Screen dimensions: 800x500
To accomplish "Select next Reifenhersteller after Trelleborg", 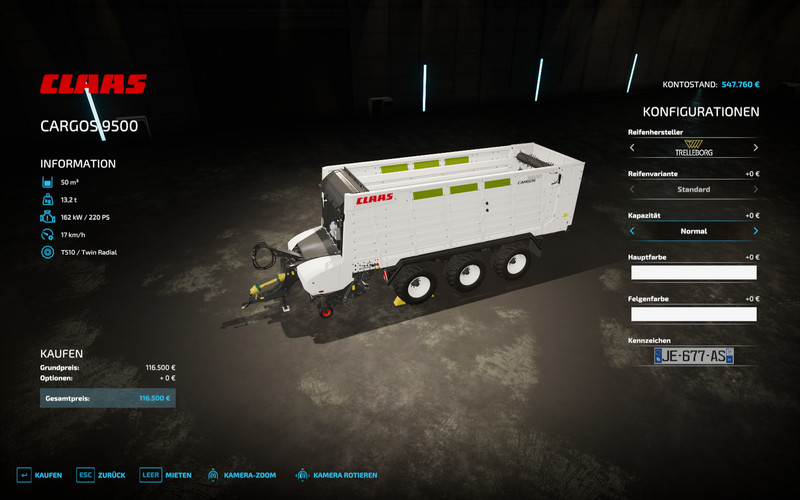I will coord(755,148).
